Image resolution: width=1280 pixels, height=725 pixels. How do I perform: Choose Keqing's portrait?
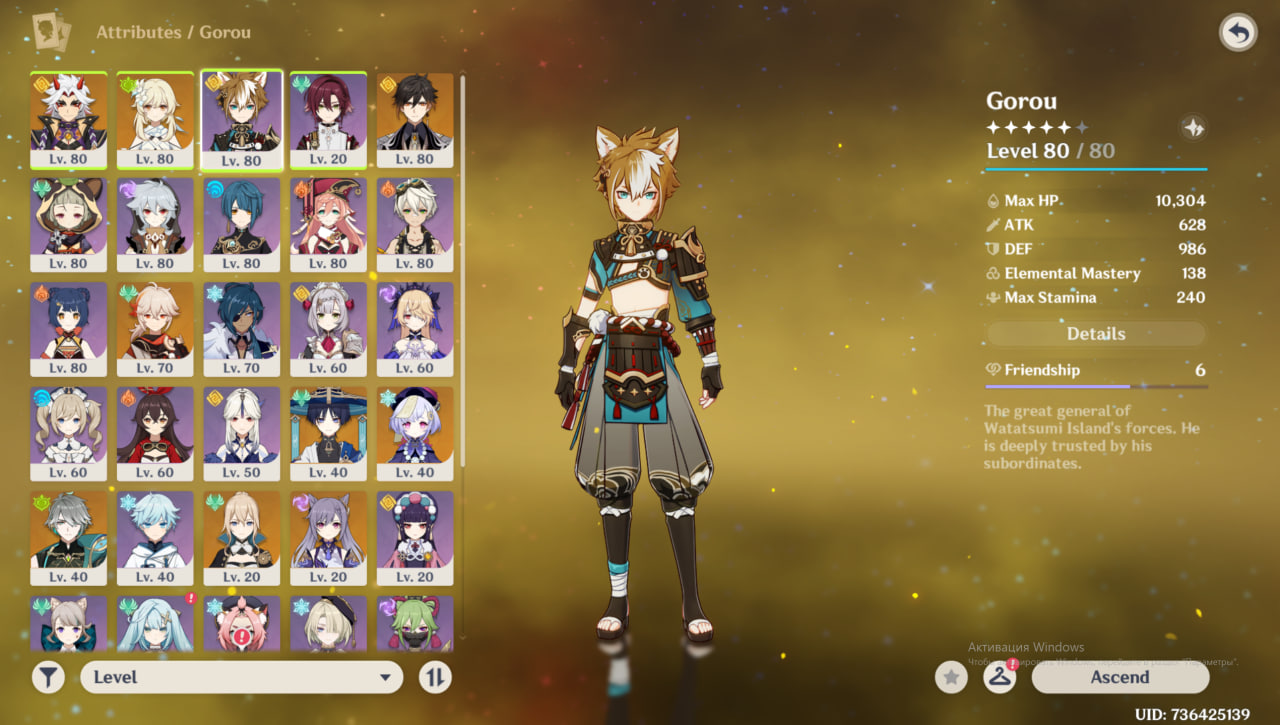pos(329,538)
